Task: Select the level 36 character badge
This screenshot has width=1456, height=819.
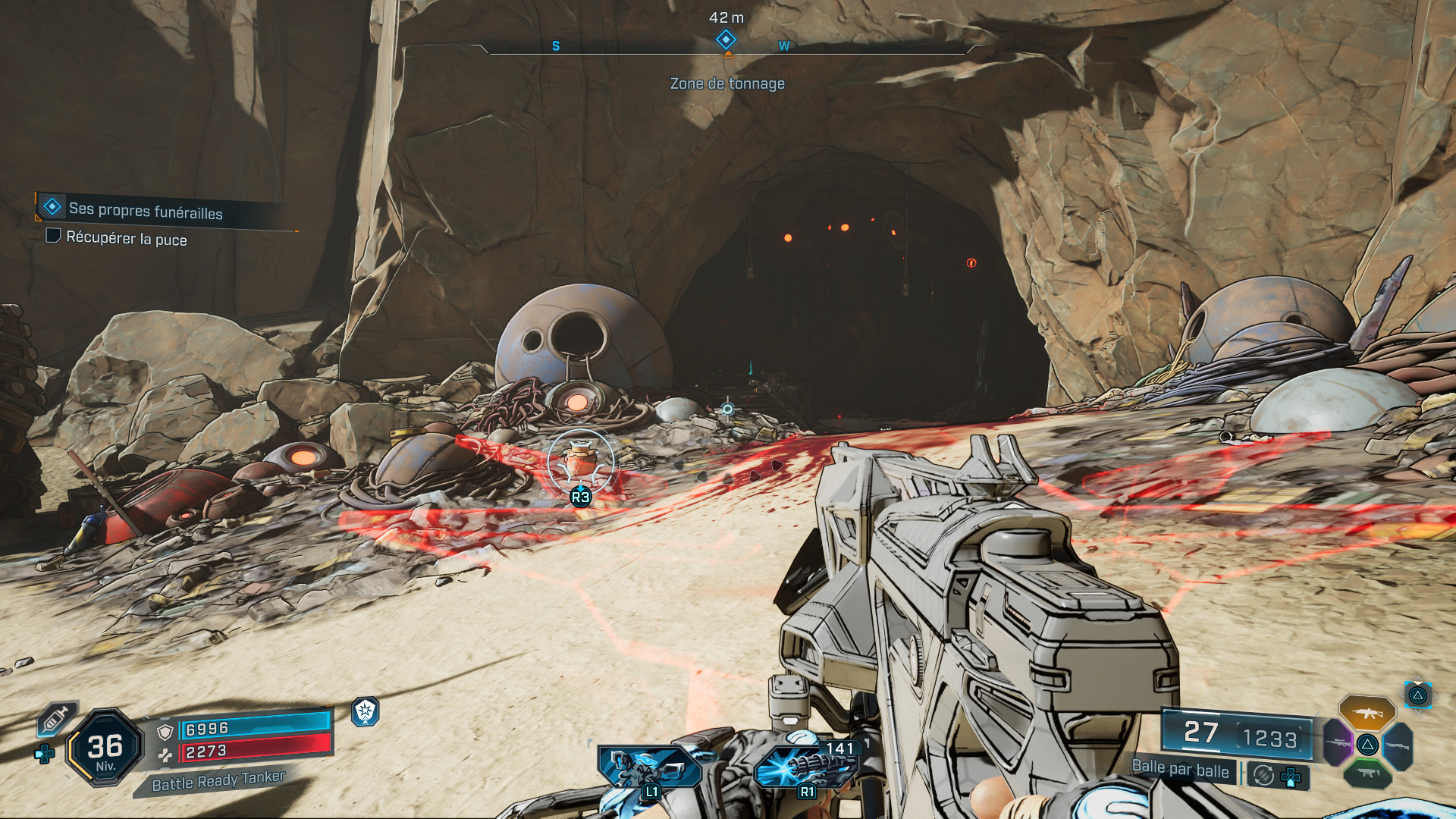Action: pos(105,748)
